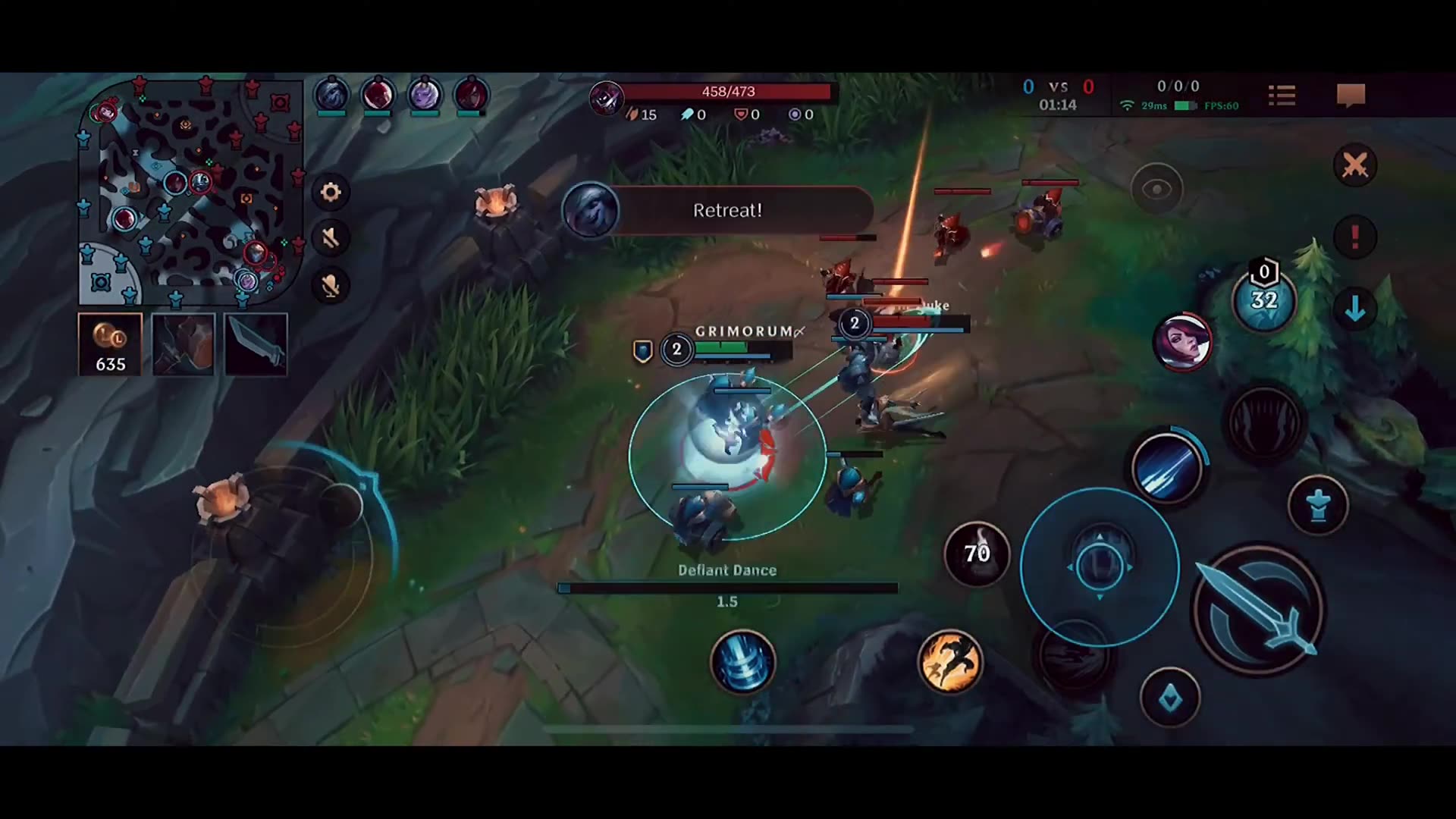Toggle the muted microphone icon
The width and height of the screenshot is (1456, 819).
[x=331, y=286]
